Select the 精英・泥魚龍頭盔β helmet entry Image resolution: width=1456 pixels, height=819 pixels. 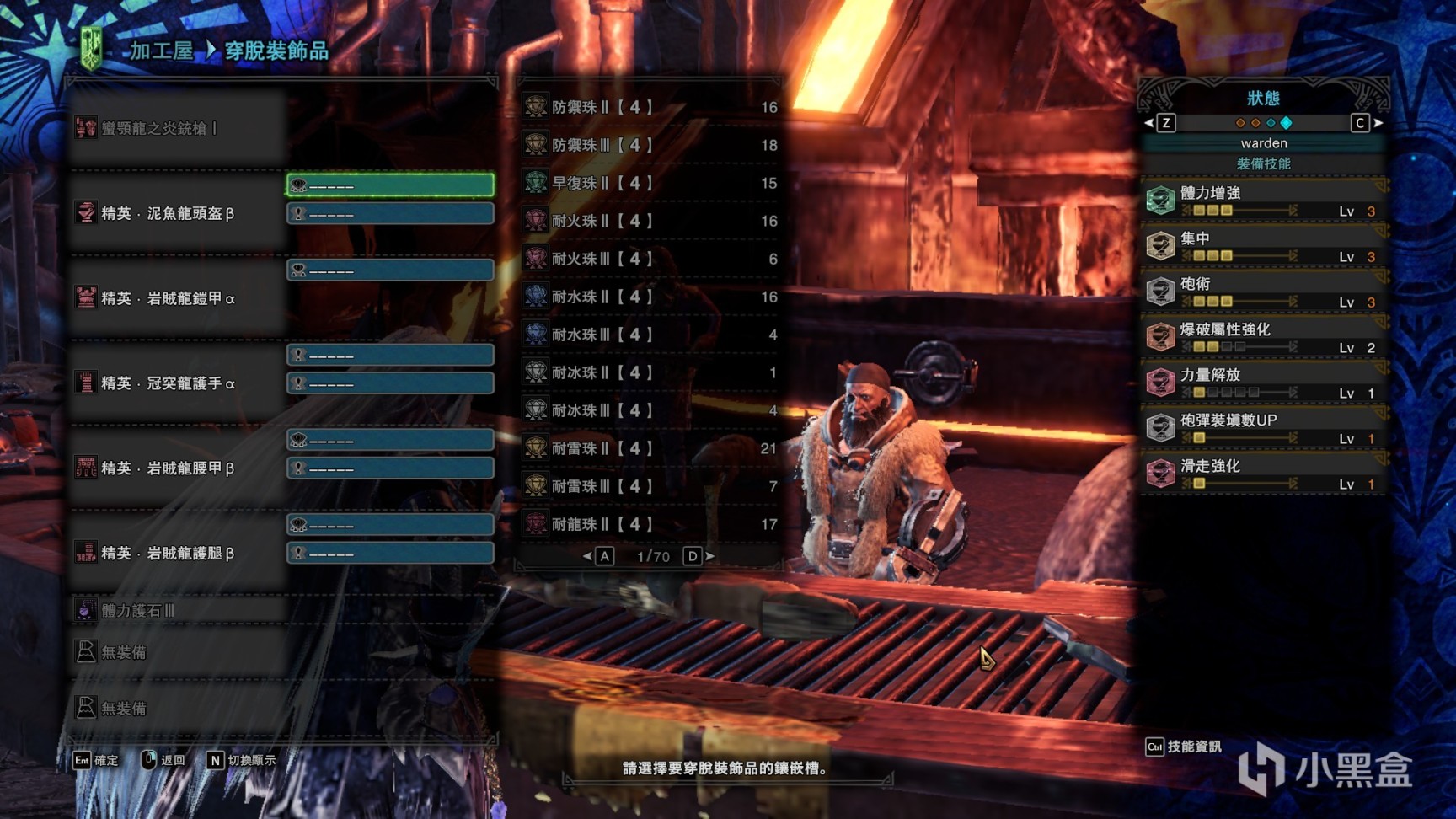pyautogui.click(x=167, y=213)
